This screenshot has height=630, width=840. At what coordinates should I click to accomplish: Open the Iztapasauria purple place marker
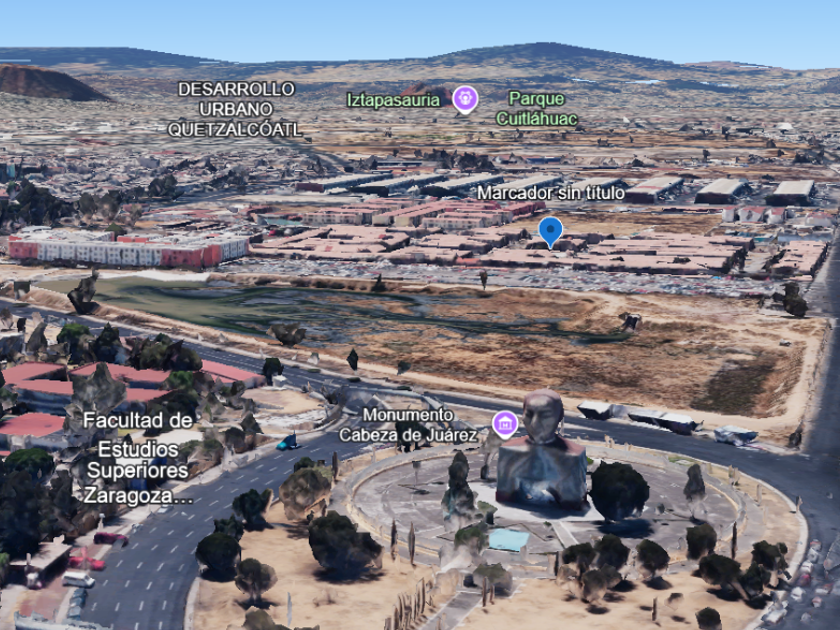[x=465, y=99]
